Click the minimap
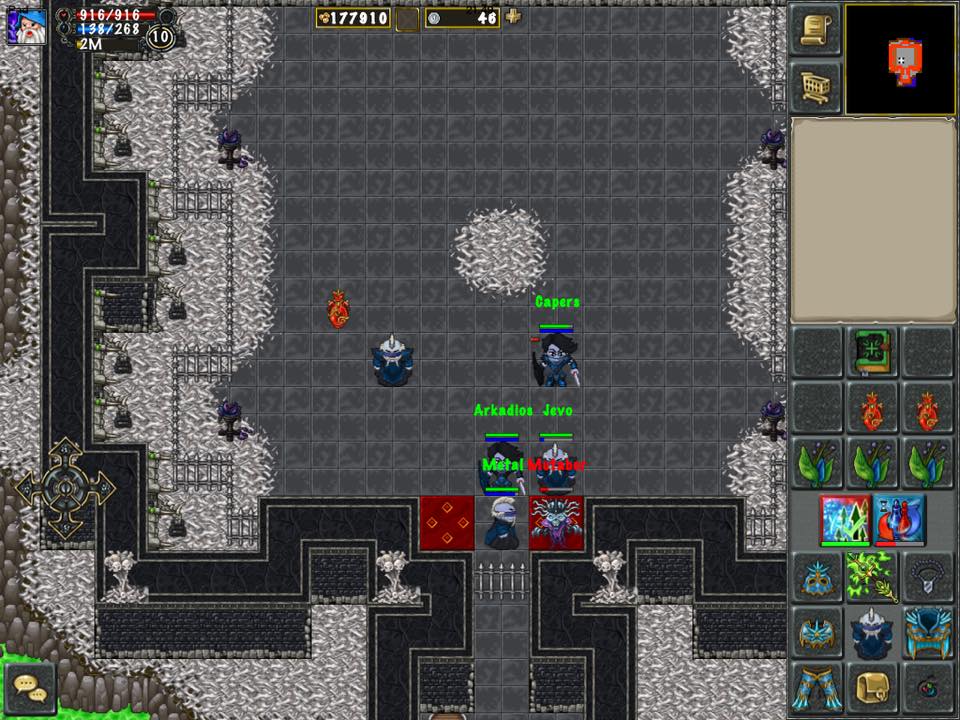 [x=900, y=59]
